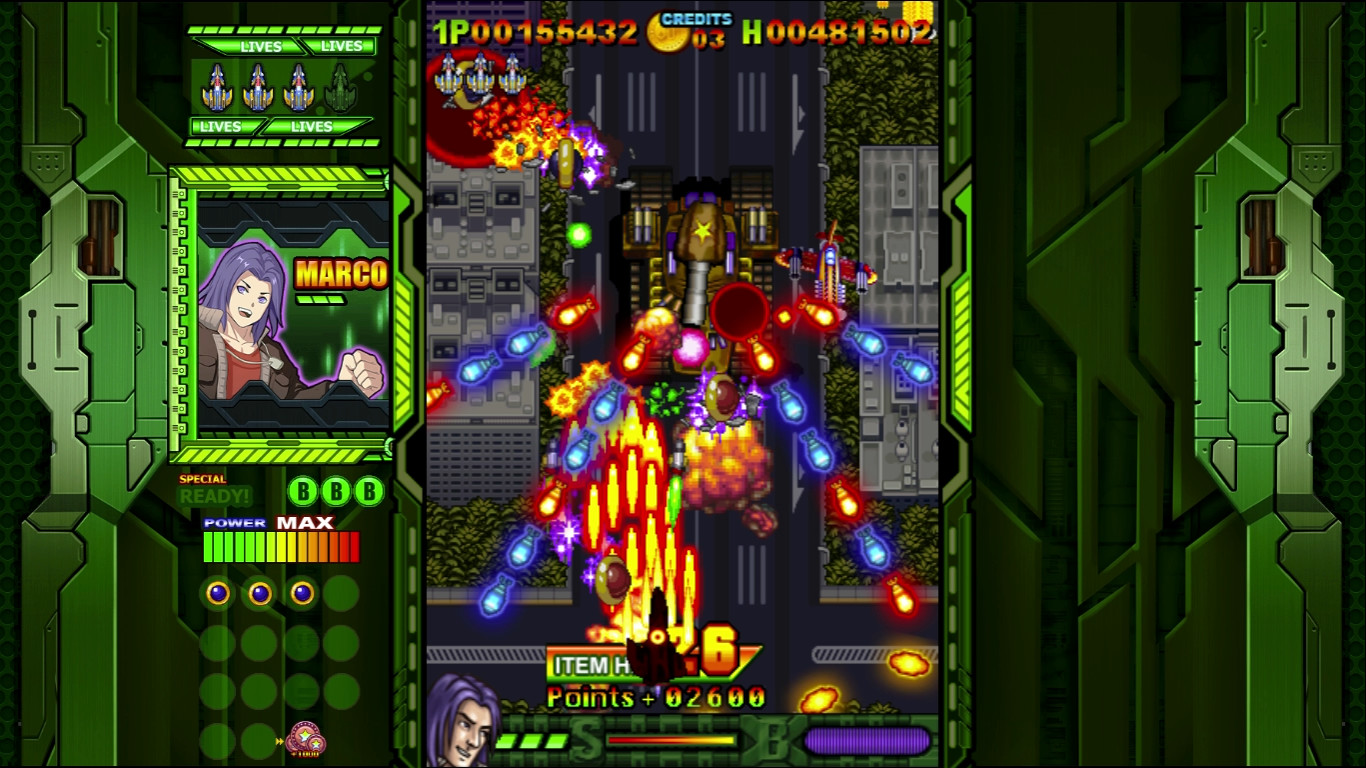Activate the Special Ready indicator
Screen dimensions: 1366x768
tap(214, 491)
